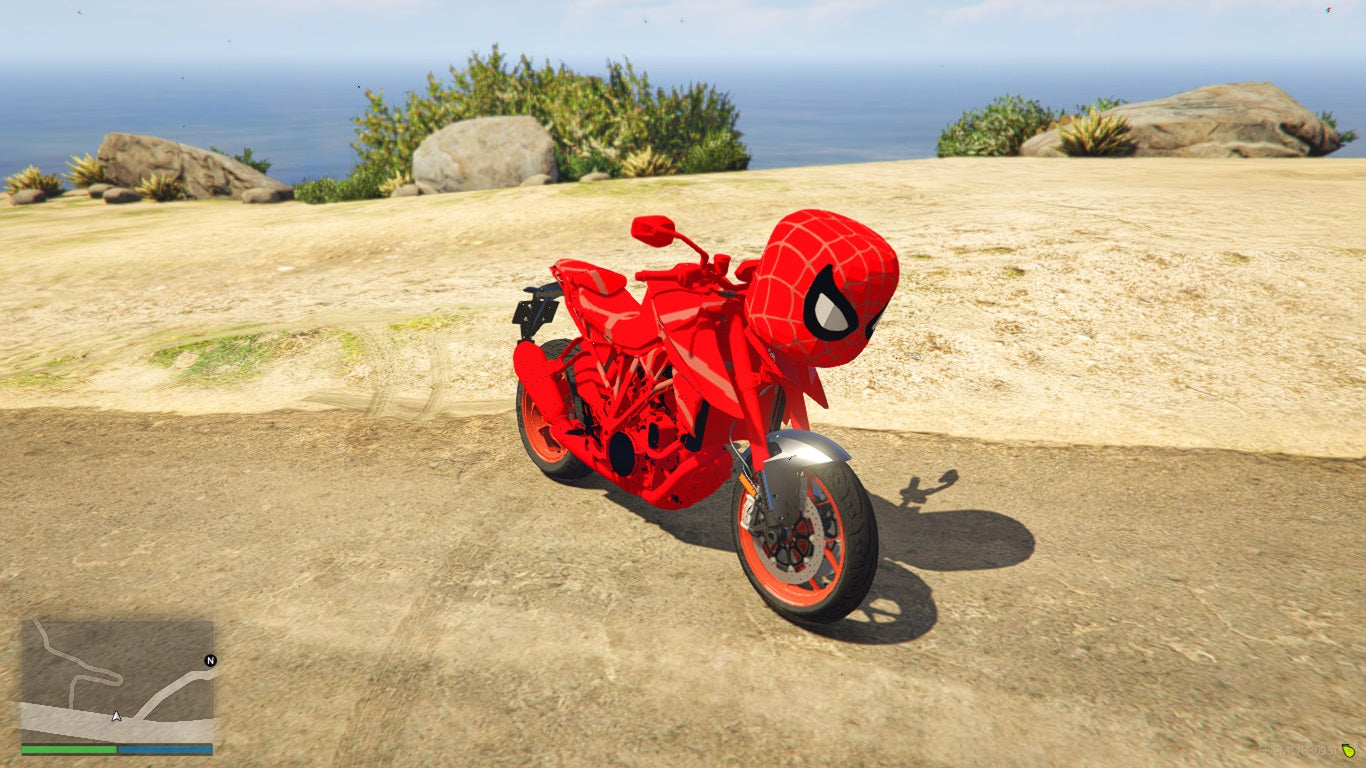Click the green health bar under the minimap
The height and width of the screenshot is (768, 1366).
click(x=67, y=748)
